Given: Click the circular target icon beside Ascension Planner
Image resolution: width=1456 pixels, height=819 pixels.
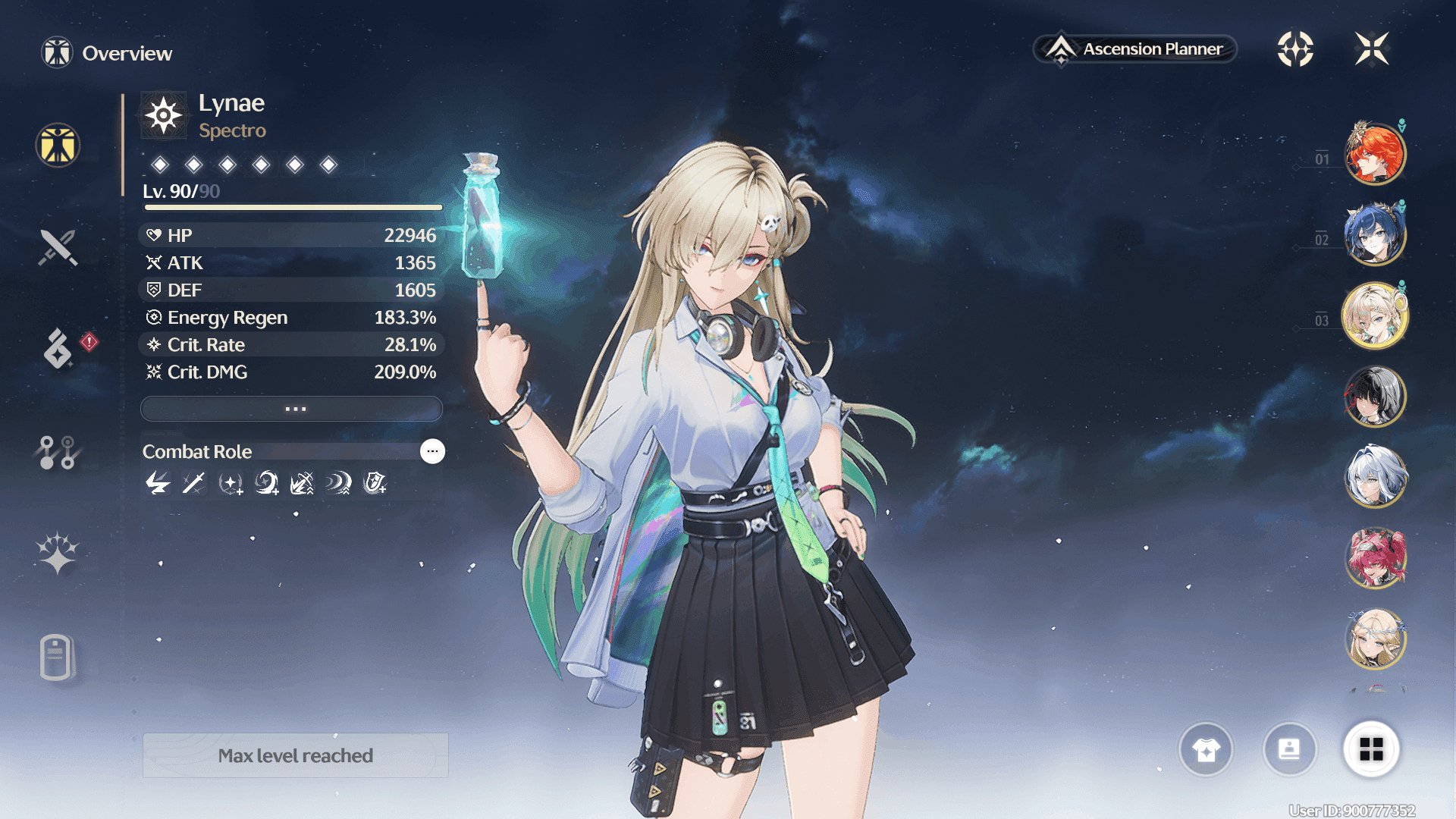Looking at the screenshot, I should coord(1295,49).
